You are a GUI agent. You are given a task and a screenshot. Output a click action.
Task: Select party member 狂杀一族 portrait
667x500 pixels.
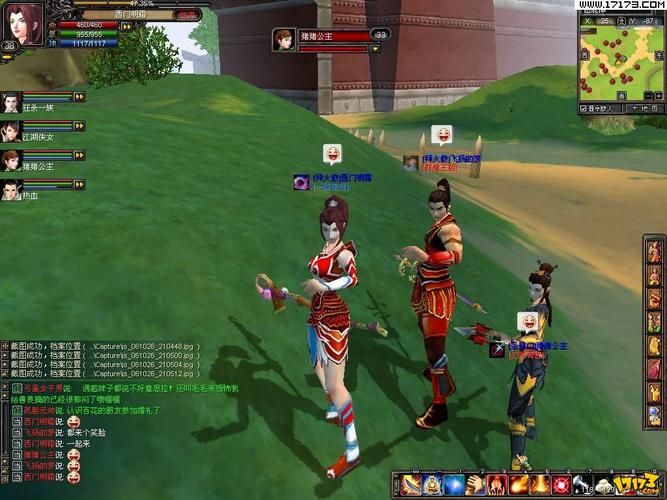point(11,102)
